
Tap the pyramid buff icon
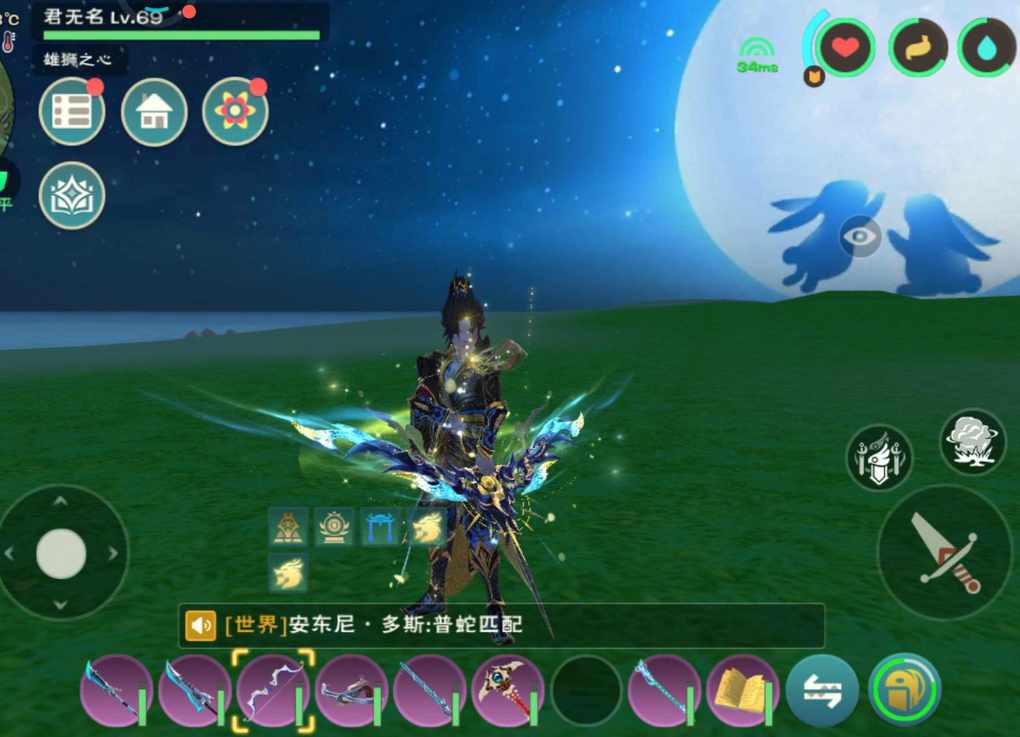pyautogui.click(x=288, y=526)
